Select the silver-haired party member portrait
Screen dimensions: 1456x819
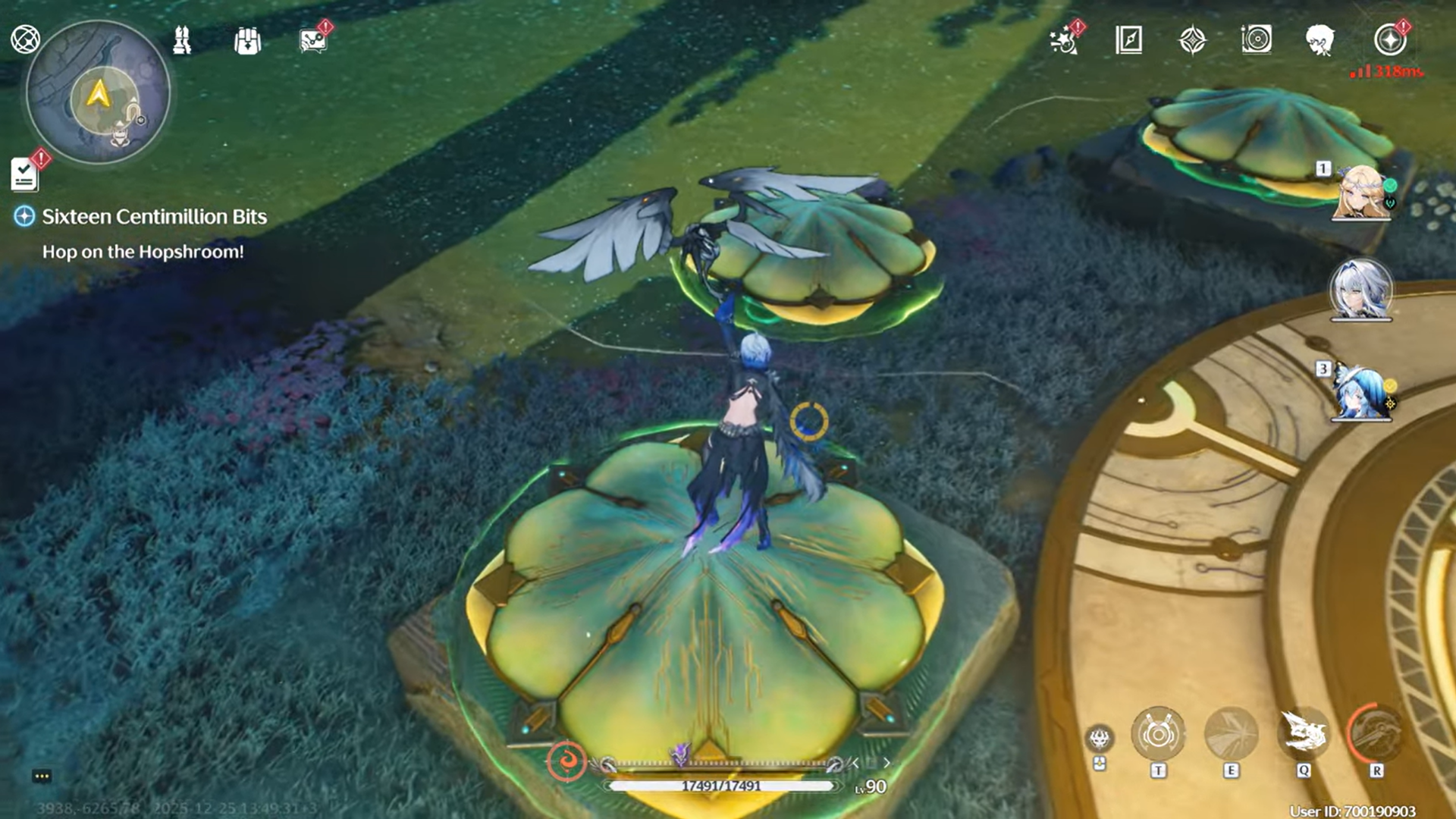1361,290
